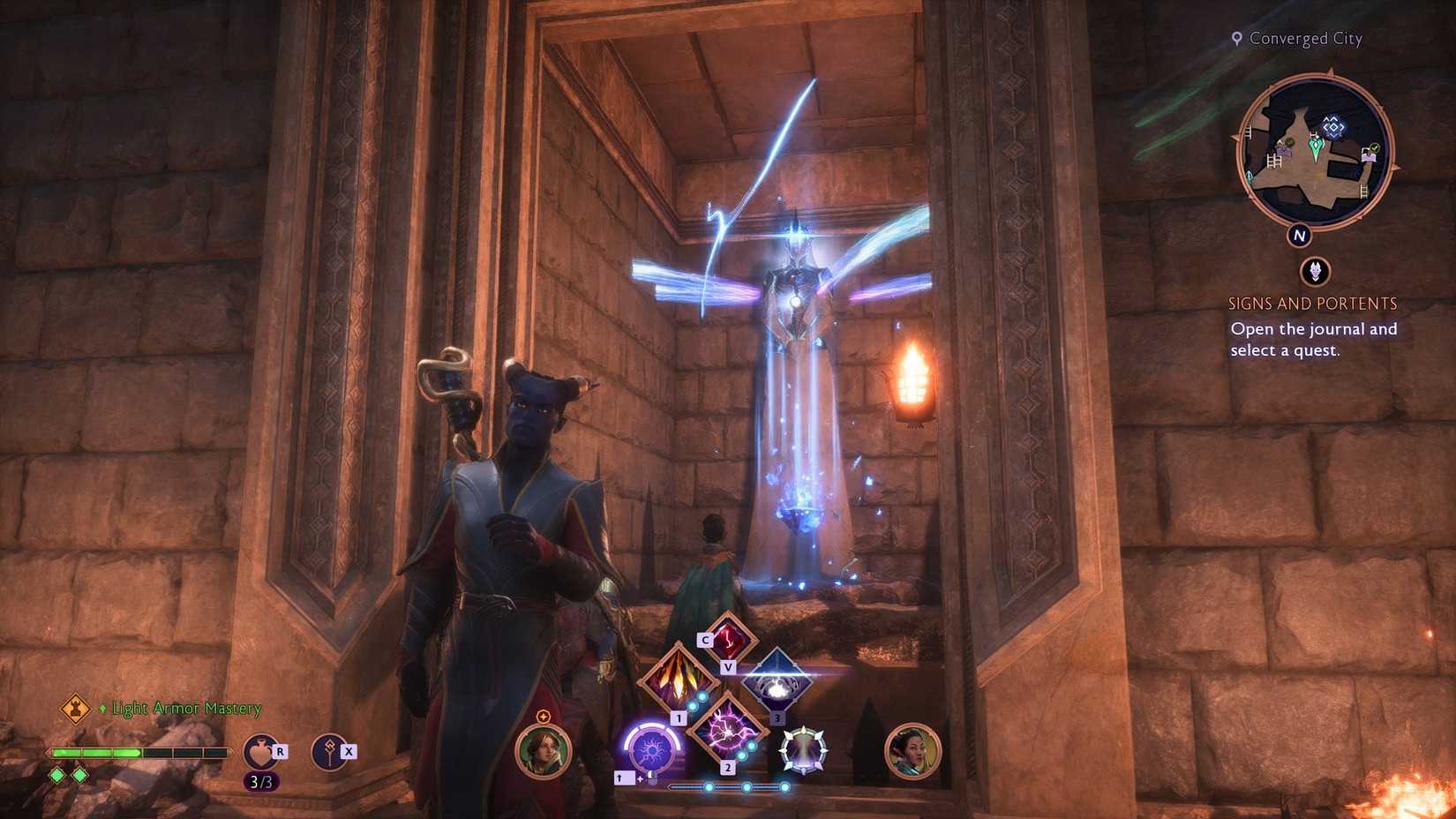Screen dimensions: 1456x819
Task: Select the flame ability in slot 1
Action: (x=678, y=681)
